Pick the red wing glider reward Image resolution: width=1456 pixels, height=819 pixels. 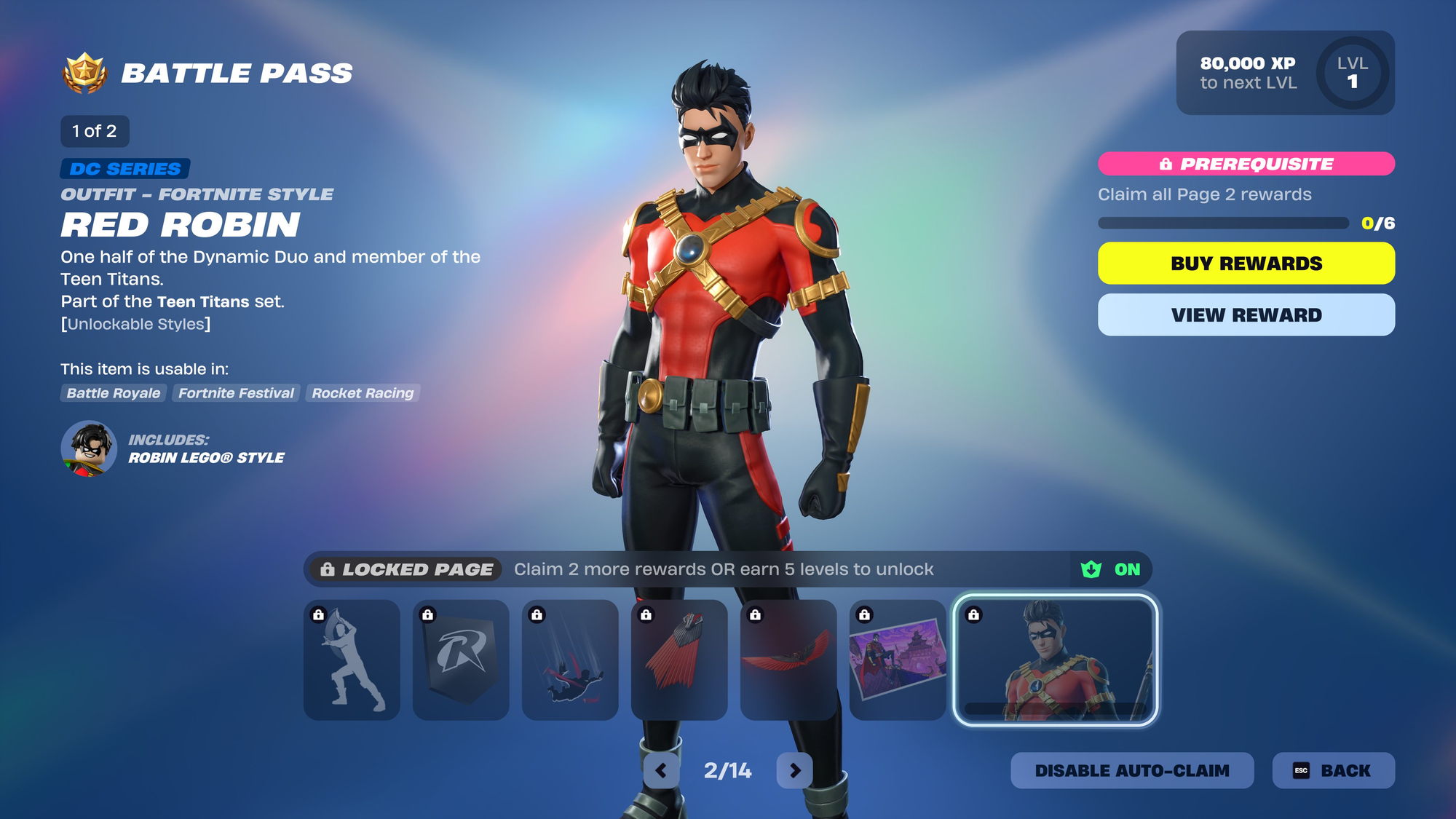tap(788, 660)
